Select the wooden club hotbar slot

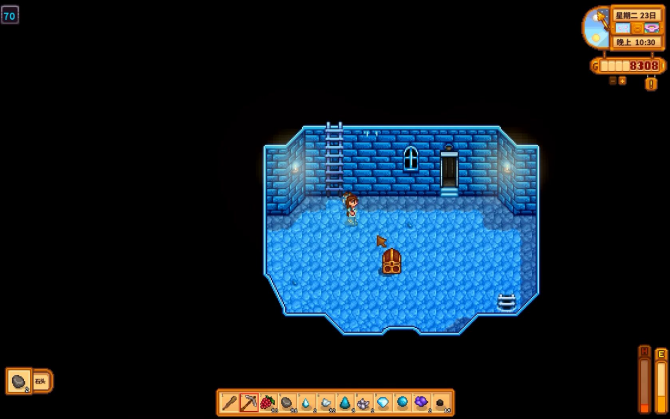[x=229, y=403]
